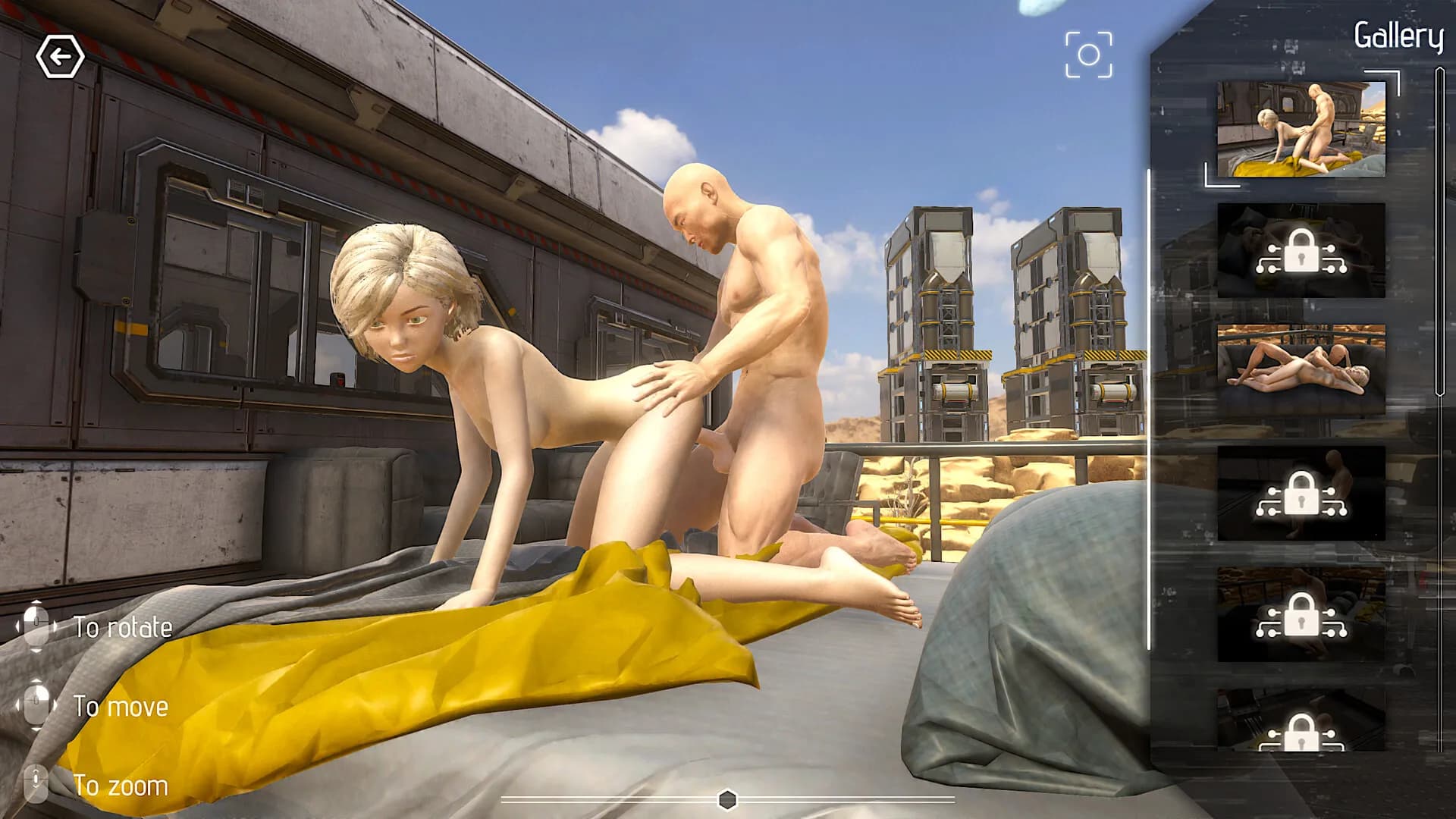Click the scene playback slider handle

pyautogui.click(x=727, y=798)
